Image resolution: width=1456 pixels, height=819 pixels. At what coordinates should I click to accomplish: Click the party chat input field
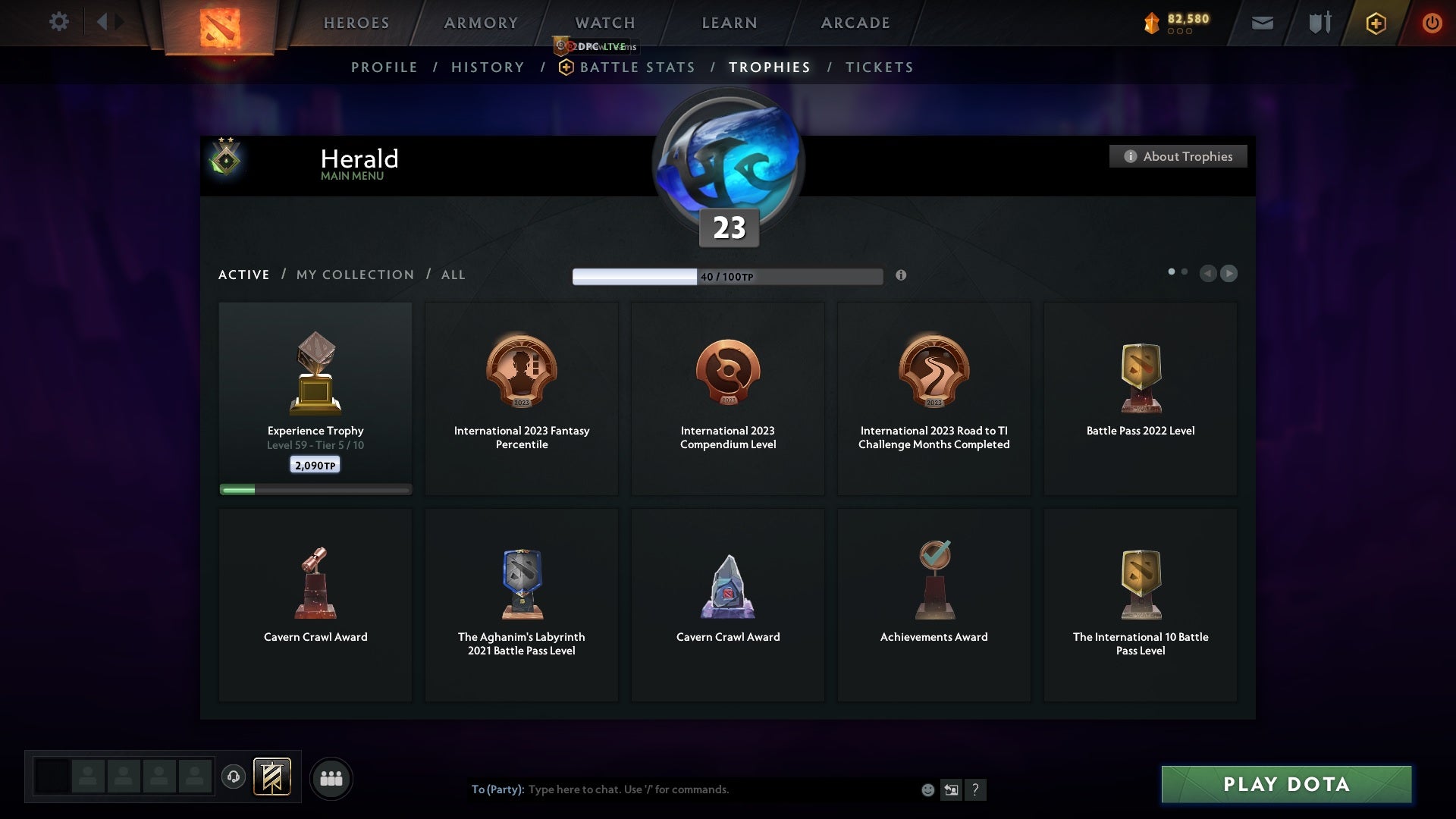coord(682,789)
